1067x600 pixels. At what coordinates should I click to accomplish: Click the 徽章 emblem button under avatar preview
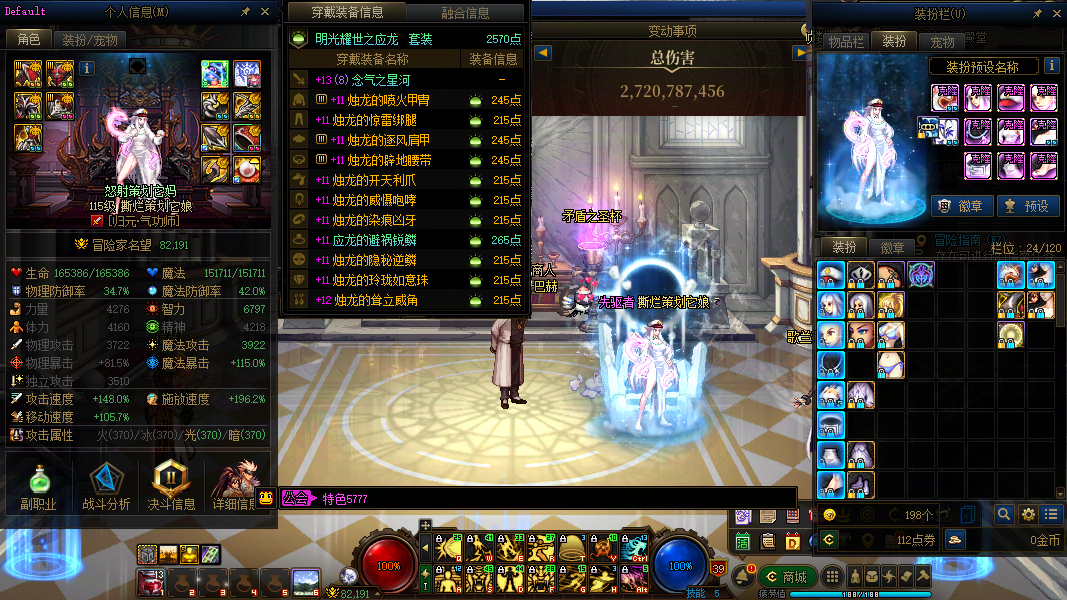coord(960,206)
